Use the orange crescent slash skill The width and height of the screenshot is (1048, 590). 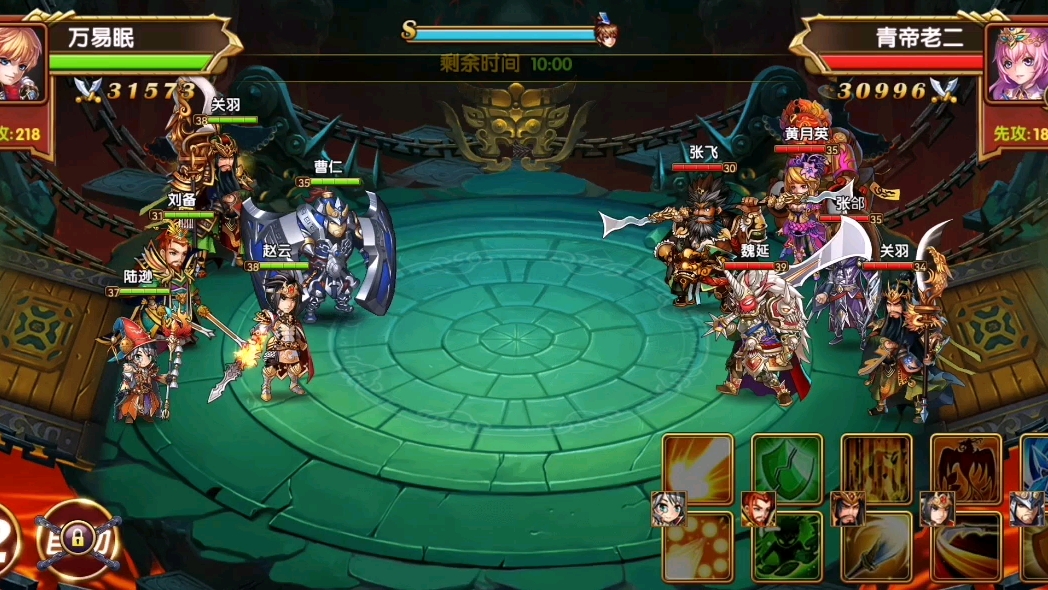(966, 547)
